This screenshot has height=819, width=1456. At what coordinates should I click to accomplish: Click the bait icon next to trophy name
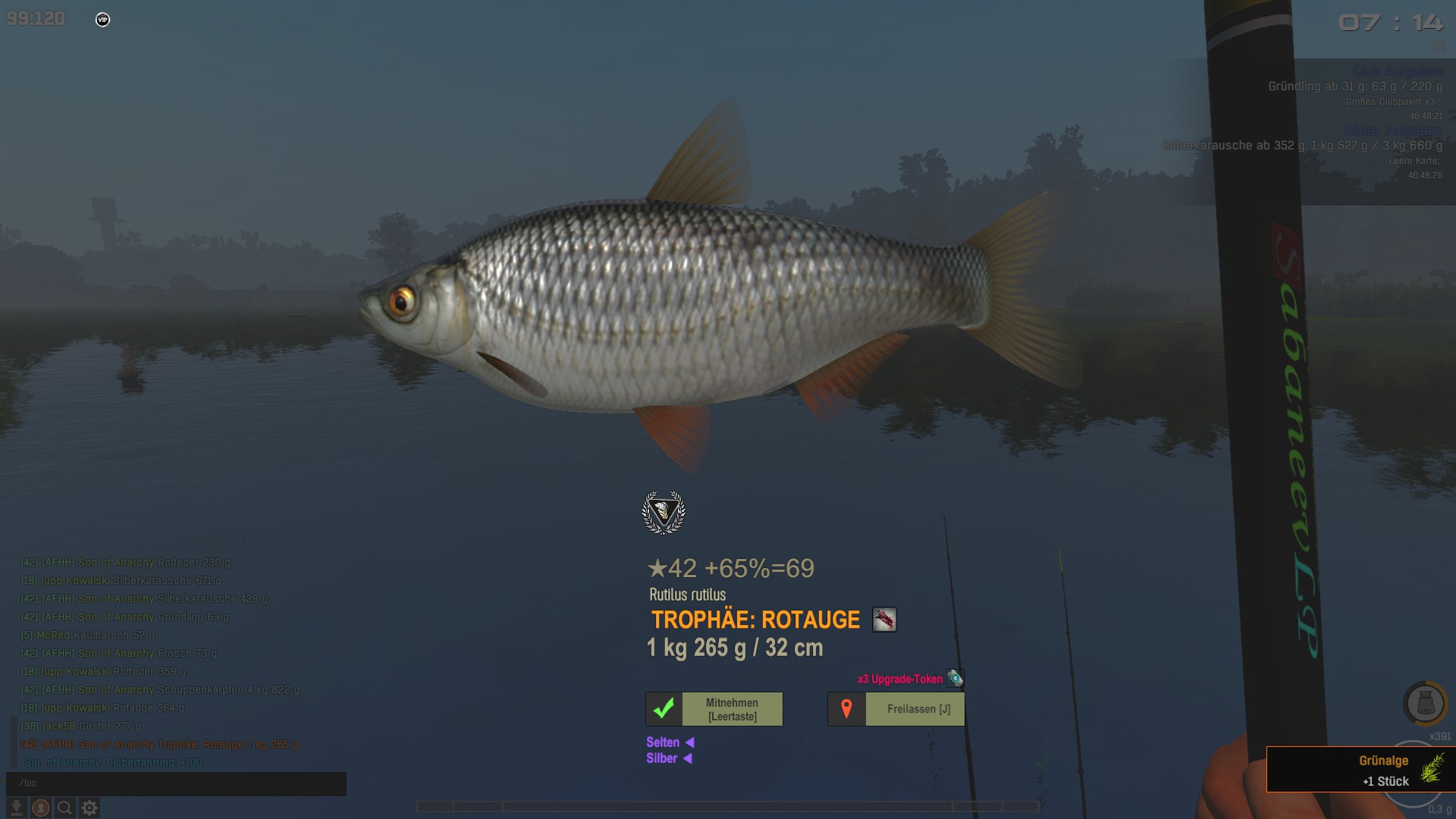(884, 620)
